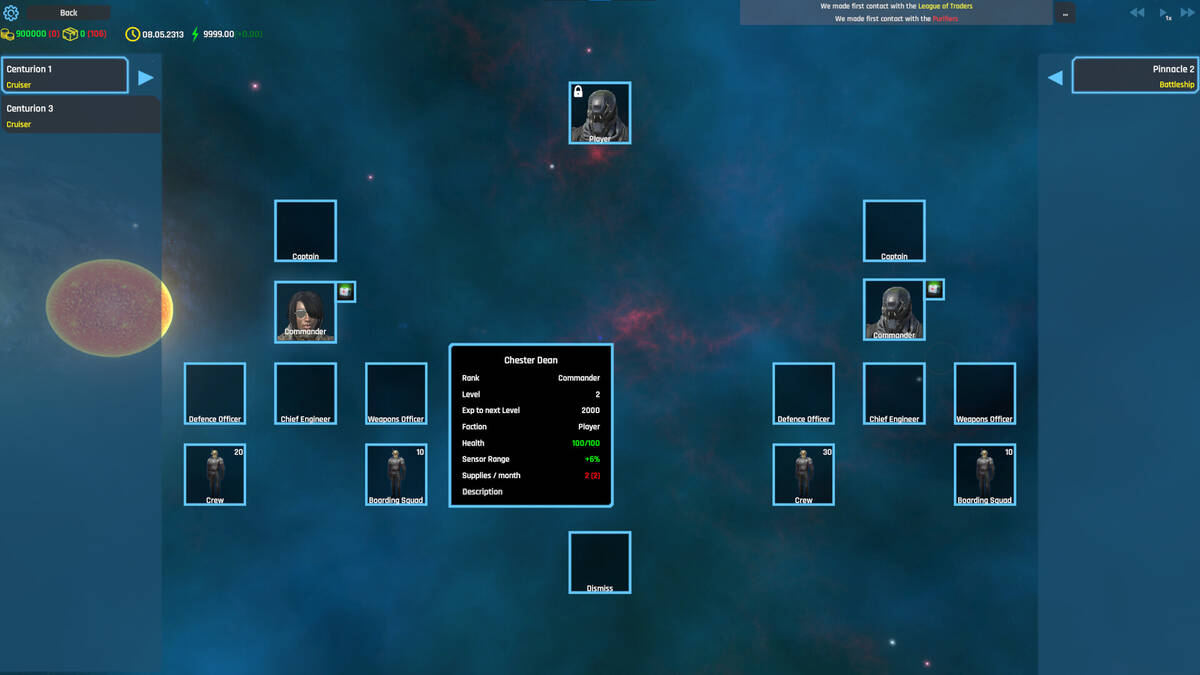Select the Pinnacle 2 battleship panel
The width and height of the screenshot is (1200, 675).
click(x=1135, y=76)
